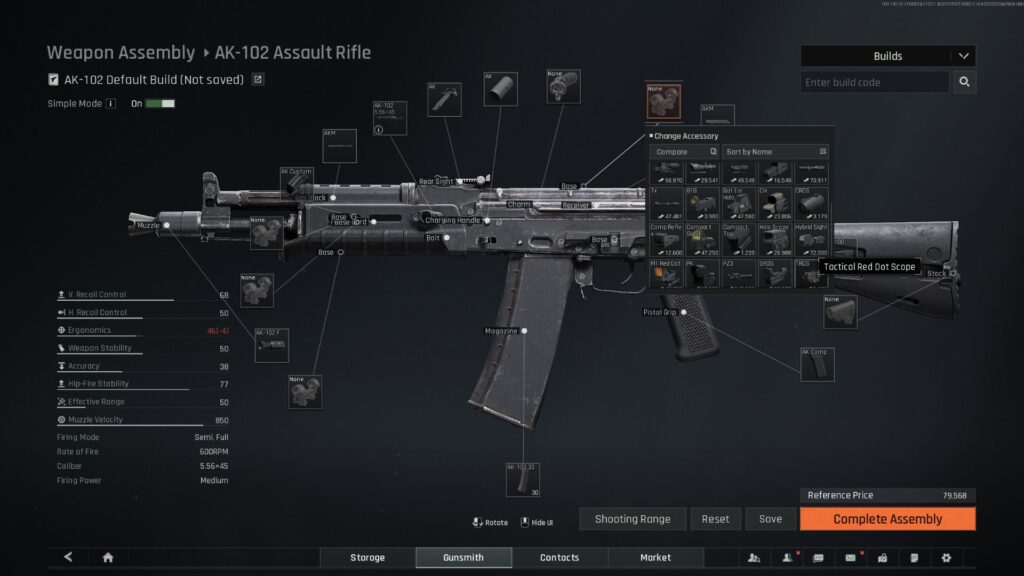This screenshot has height=576, width=1024.
Task: Click the Complete Assembly button
Action: (887, 519)
